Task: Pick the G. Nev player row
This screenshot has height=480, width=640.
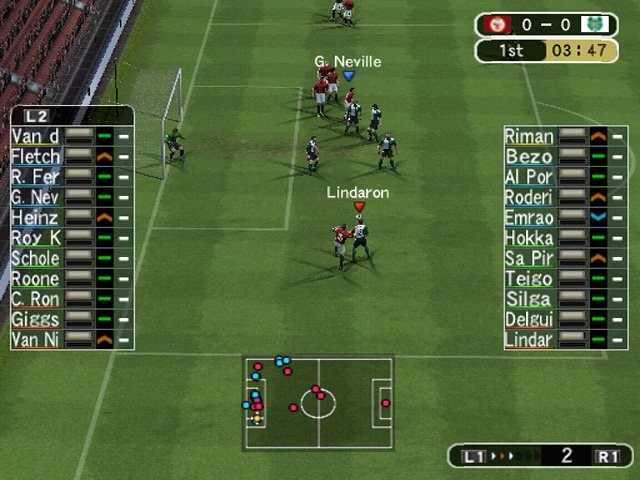Action: (36, 197)
